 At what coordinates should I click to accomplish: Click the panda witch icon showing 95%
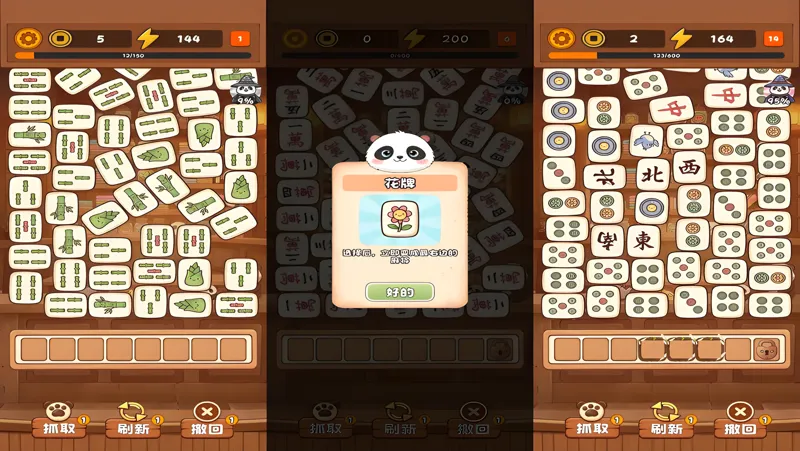(x=776, y=90)
